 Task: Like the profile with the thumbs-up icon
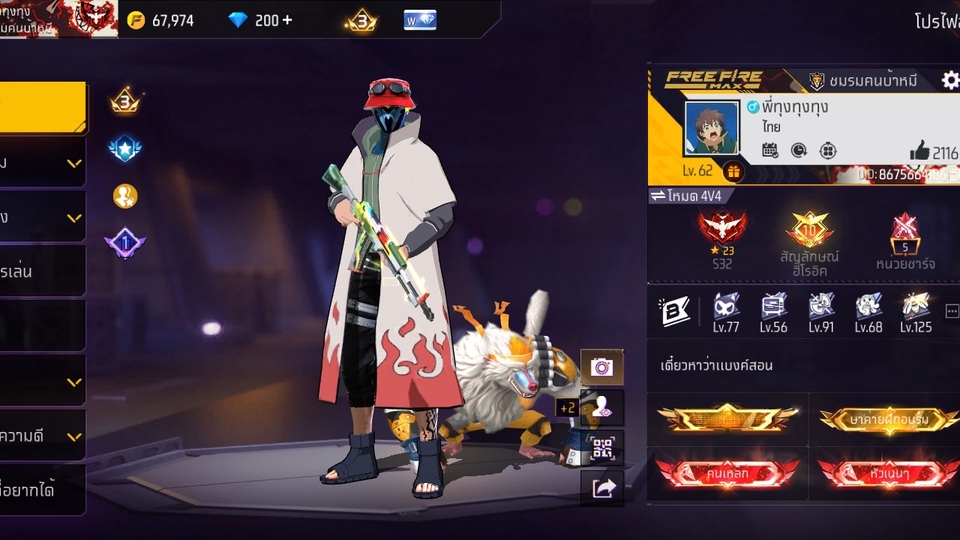point(920,151)
